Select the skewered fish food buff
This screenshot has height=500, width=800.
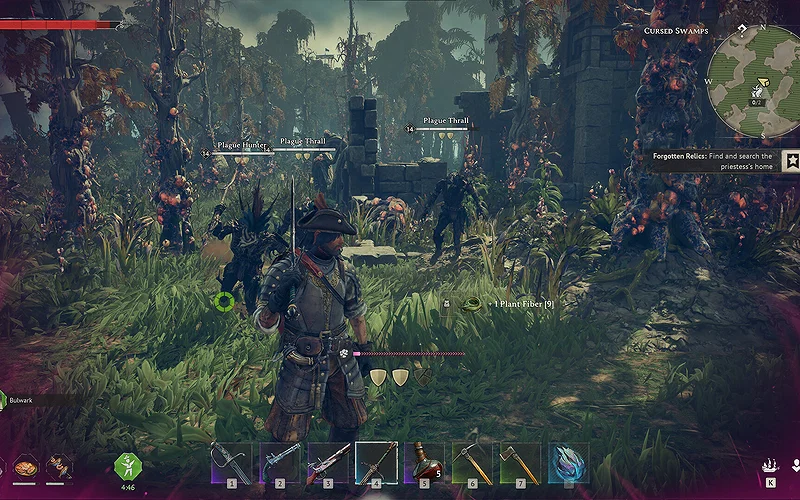pos(59,466)
